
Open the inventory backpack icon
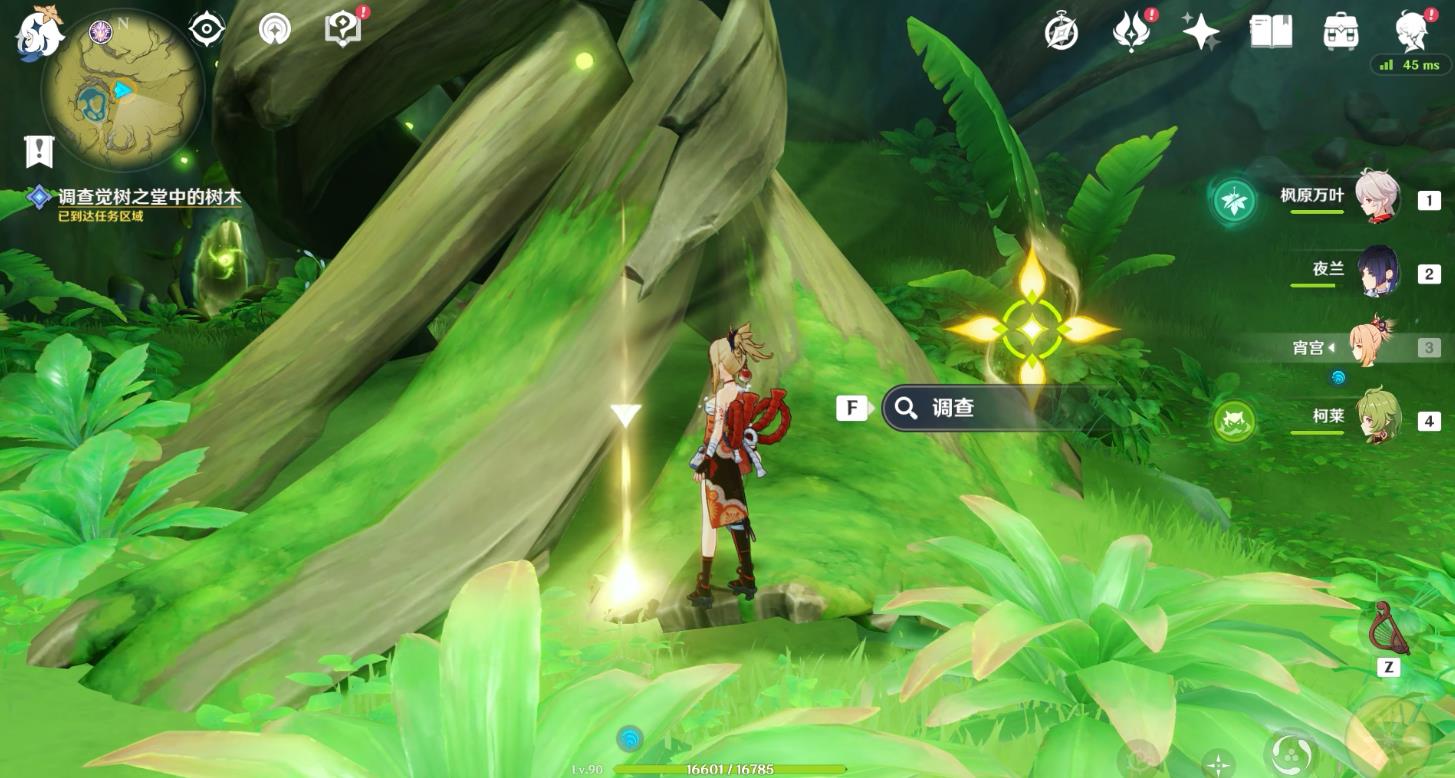coord(1340,32)
